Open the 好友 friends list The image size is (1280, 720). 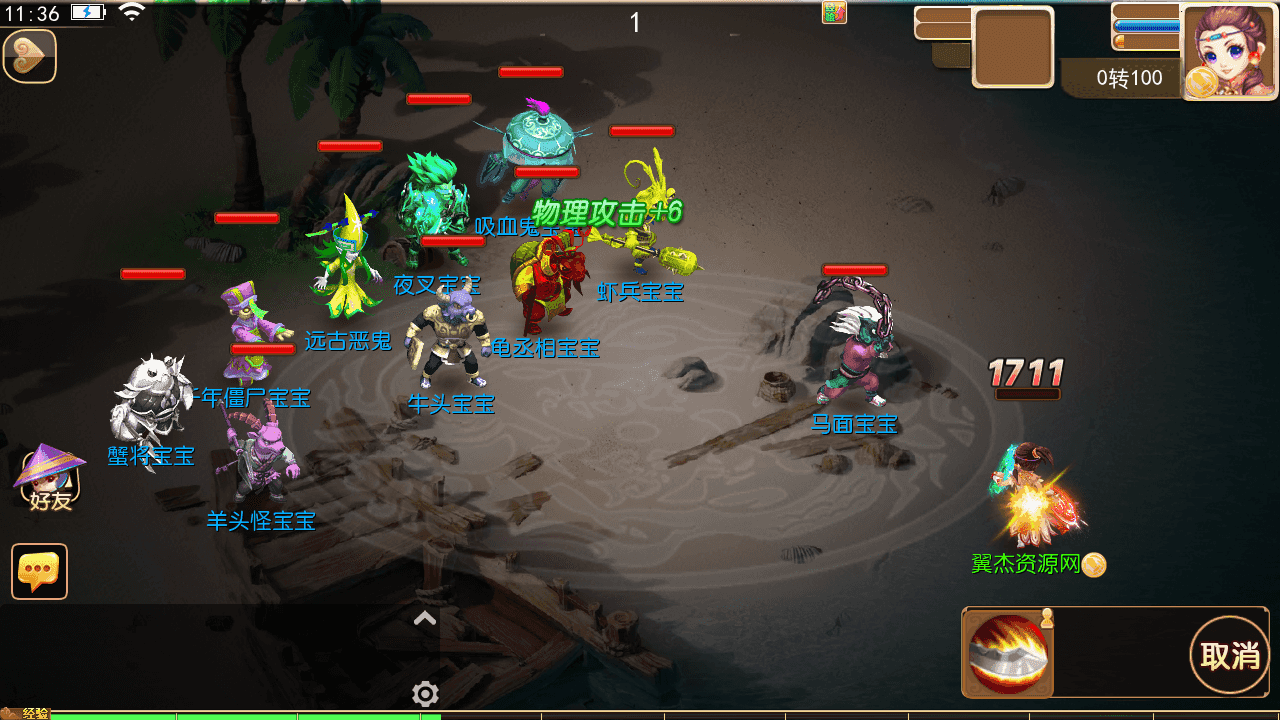(49, 480)
